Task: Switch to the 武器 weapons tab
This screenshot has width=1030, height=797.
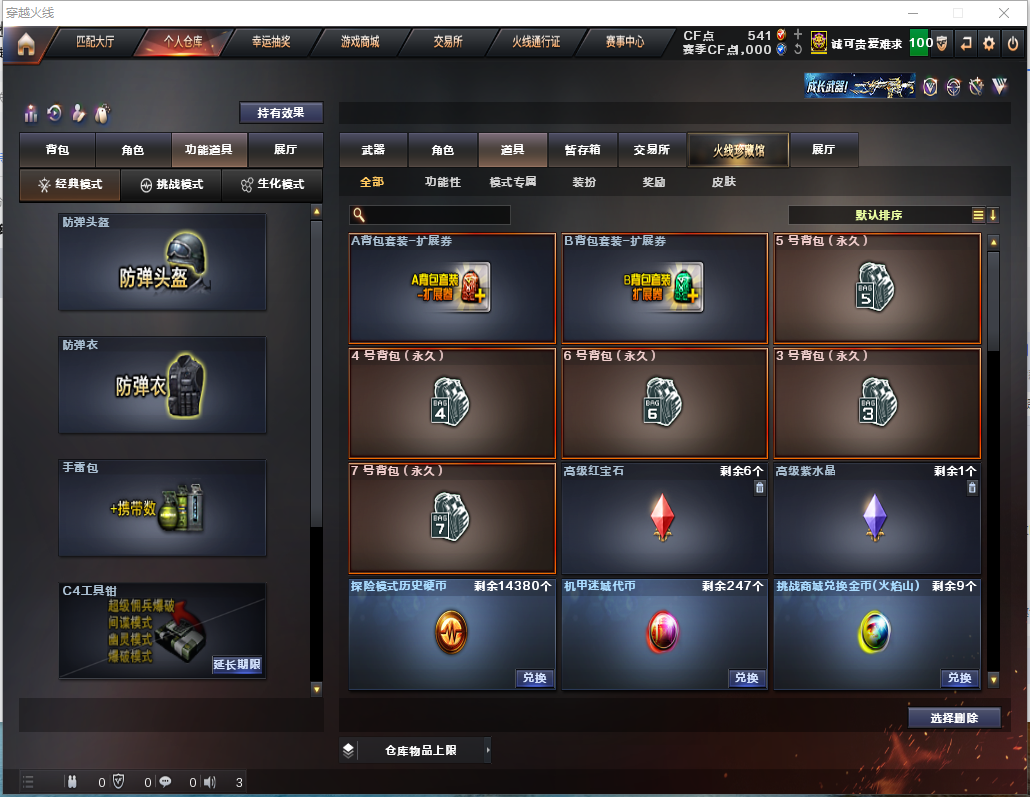Action: (x=373, y=150)
